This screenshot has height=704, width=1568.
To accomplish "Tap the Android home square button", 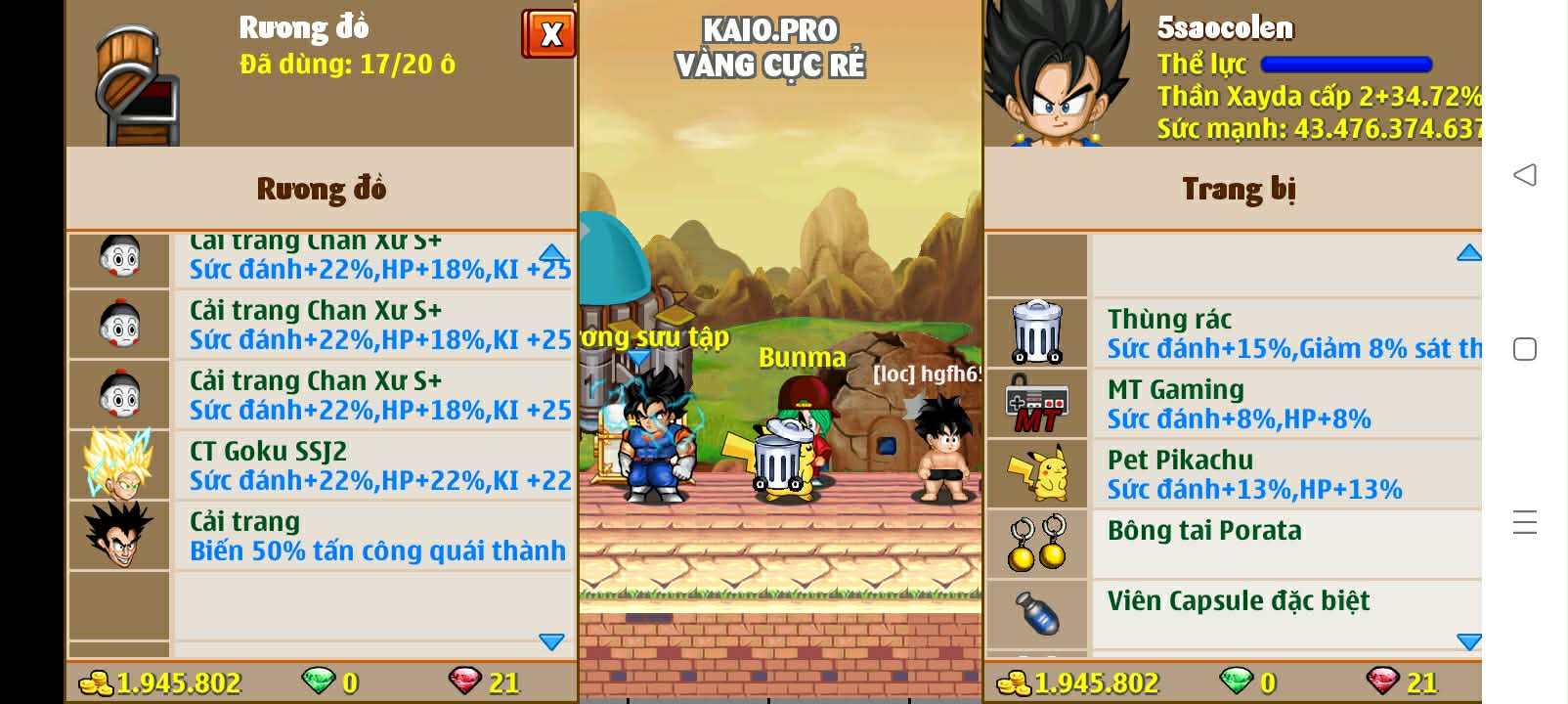I will [x=1525, y=349].
